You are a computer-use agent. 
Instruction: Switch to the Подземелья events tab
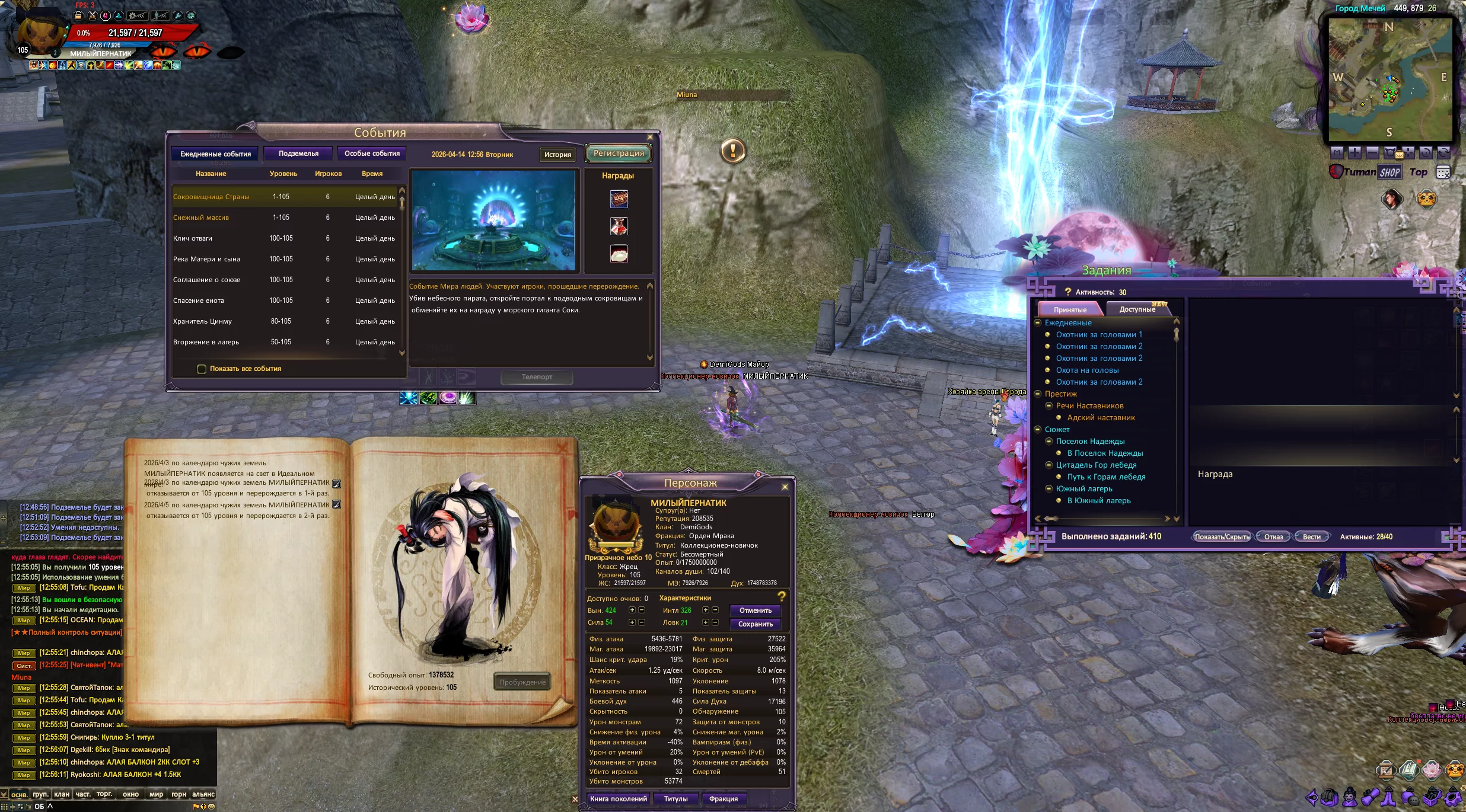tap(298, 154)
